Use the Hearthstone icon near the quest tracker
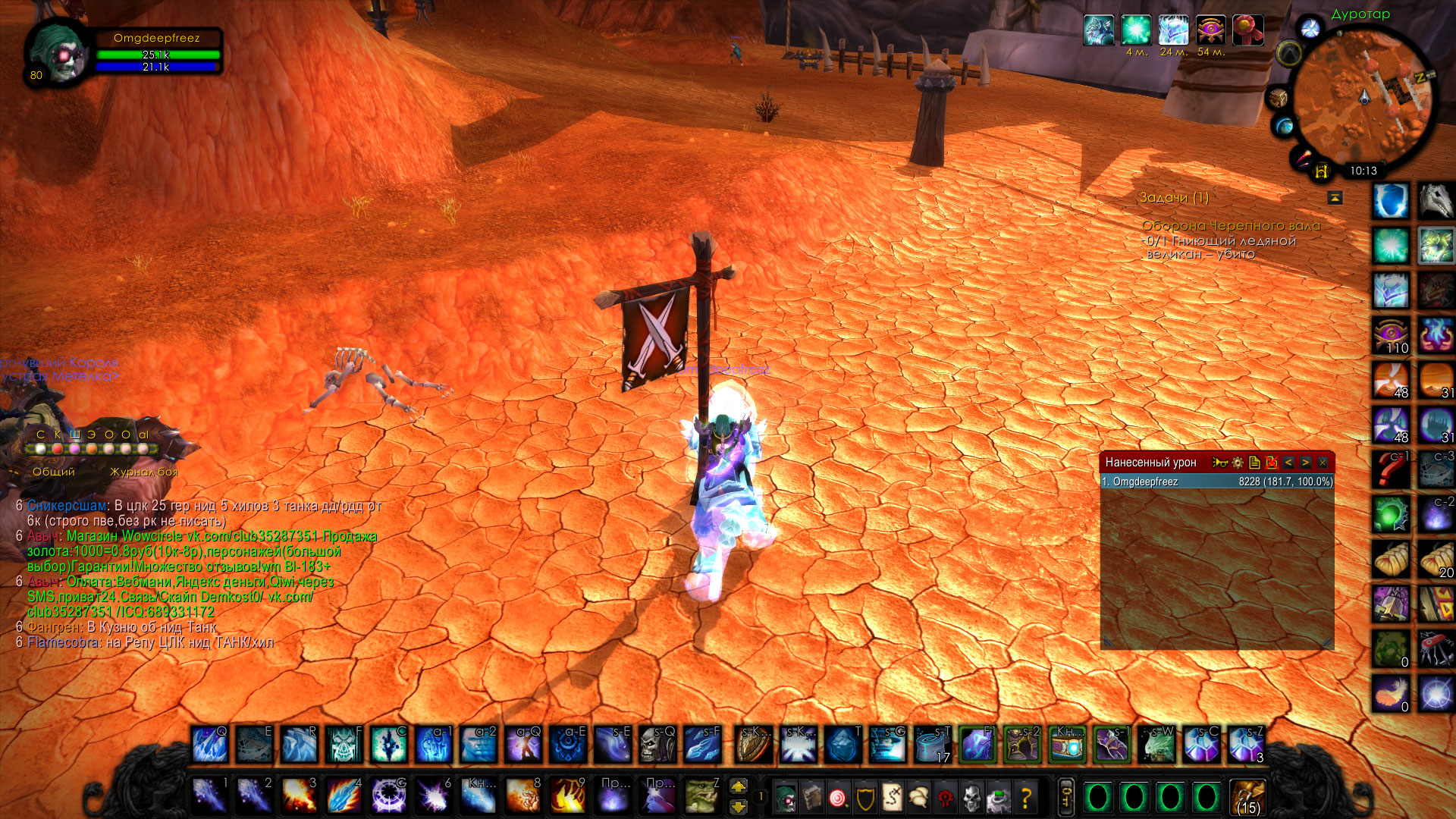Screen dimensions: 1456x819 tap(1321, 171)
